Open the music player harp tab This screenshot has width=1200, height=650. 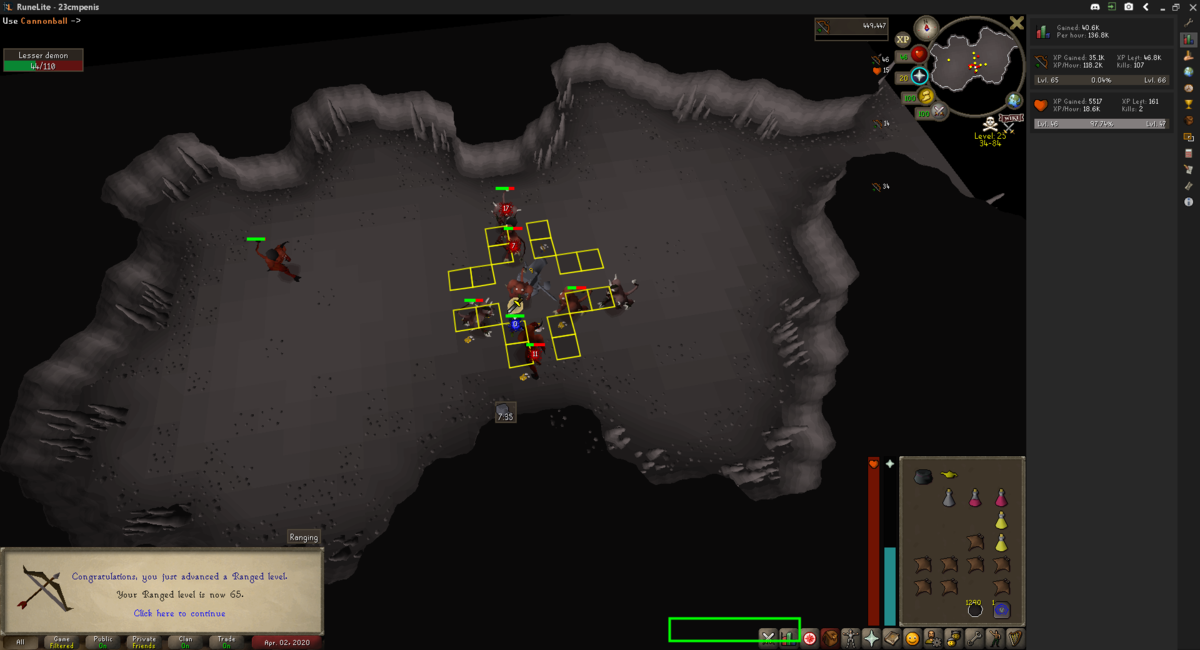pos(1016,637)
